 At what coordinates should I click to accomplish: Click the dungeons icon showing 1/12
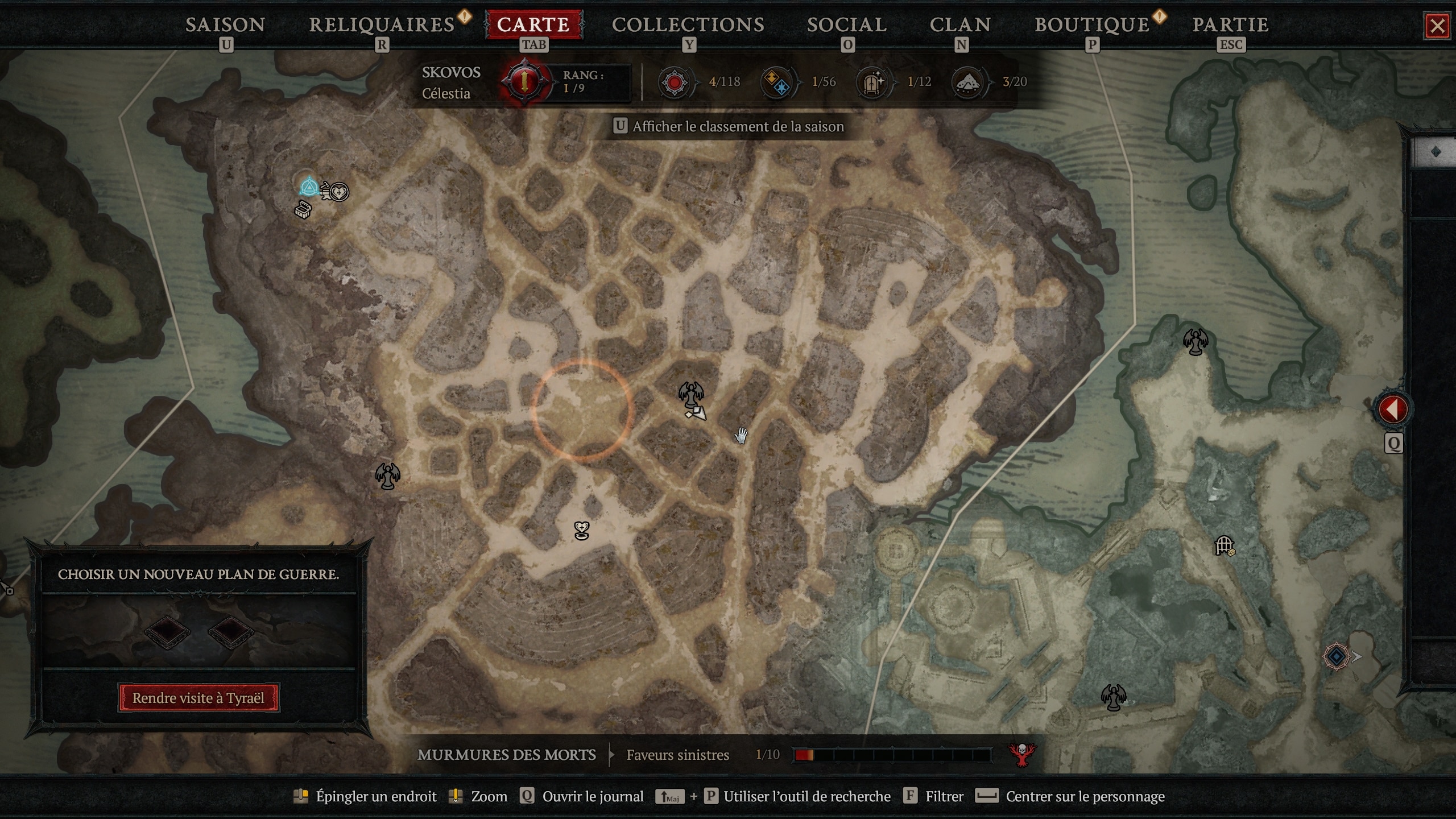871,82
